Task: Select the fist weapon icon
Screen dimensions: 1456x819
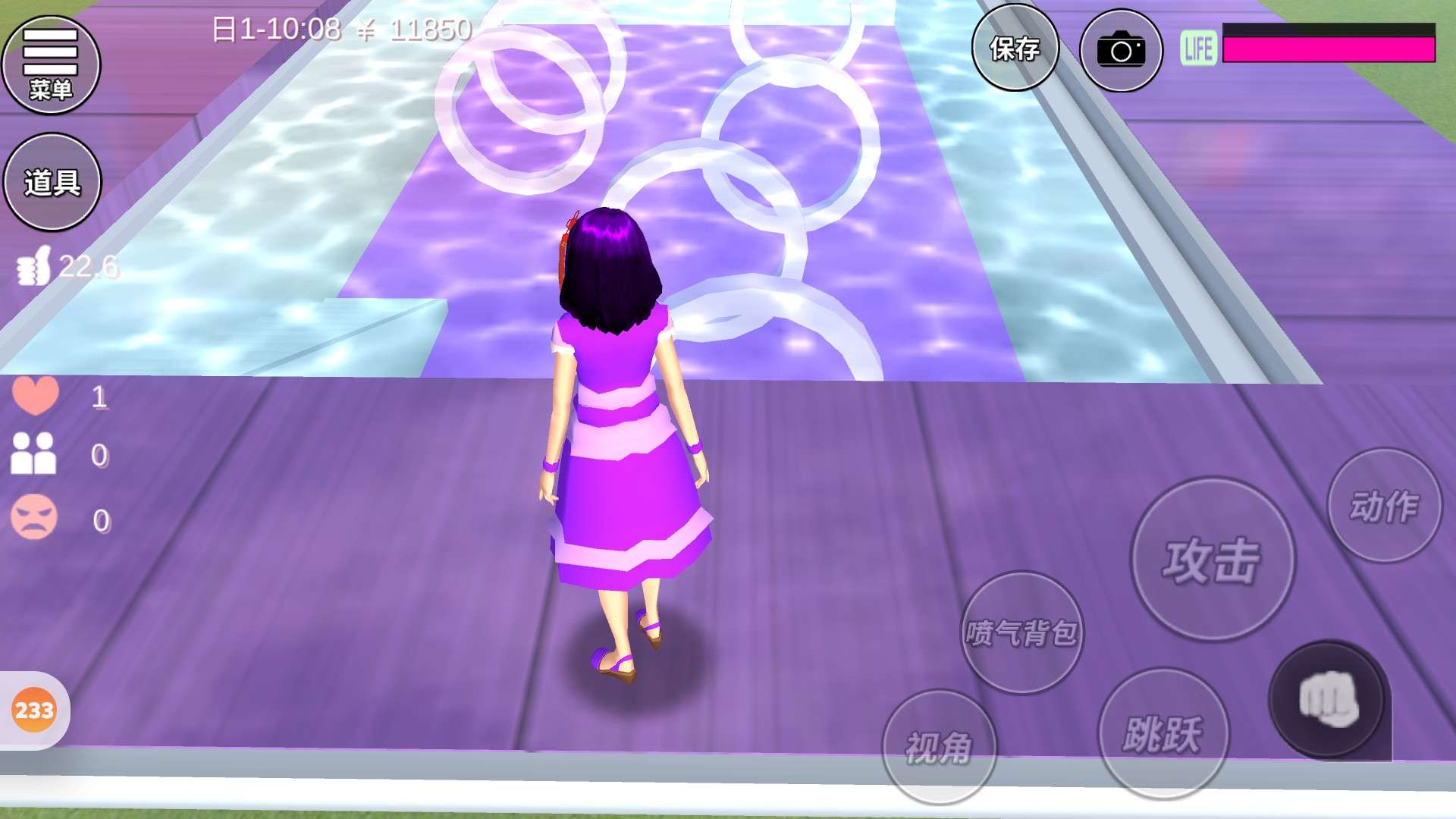Action: pos(1328,700)
